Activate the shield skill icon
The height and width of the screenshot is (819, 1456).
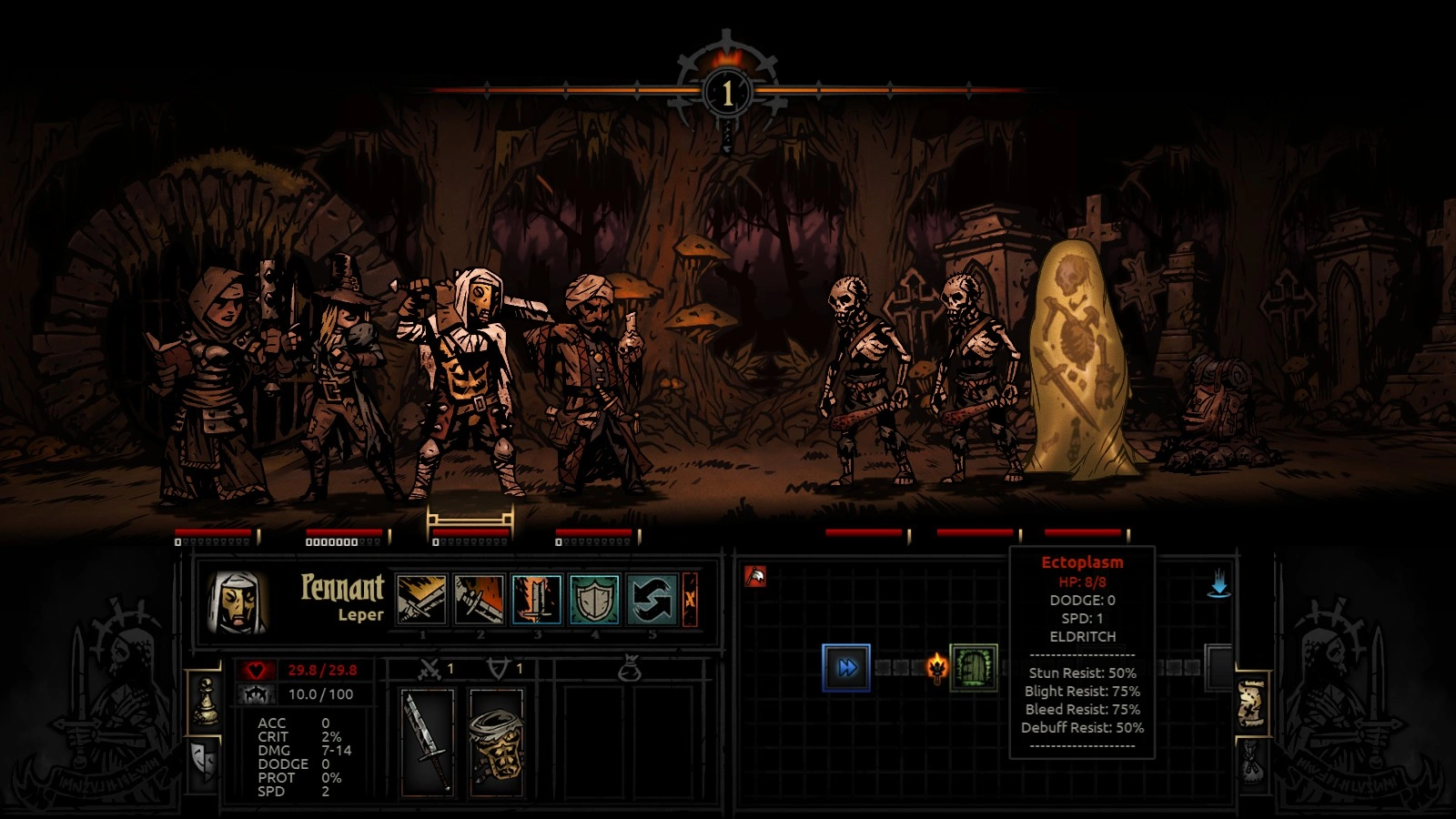point(594,600)
